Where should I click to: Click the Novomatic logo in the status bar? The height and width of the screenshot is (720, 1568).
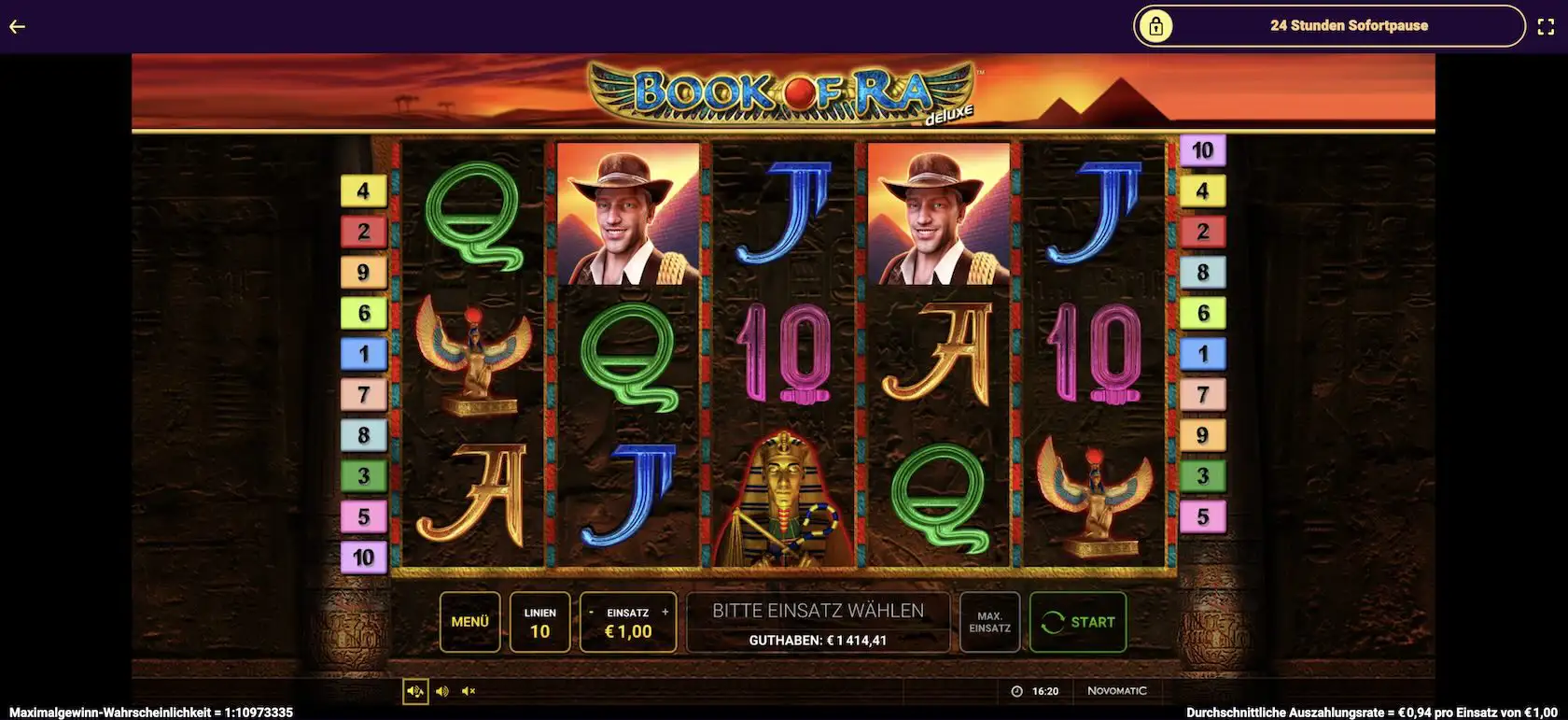[1117, 690]
